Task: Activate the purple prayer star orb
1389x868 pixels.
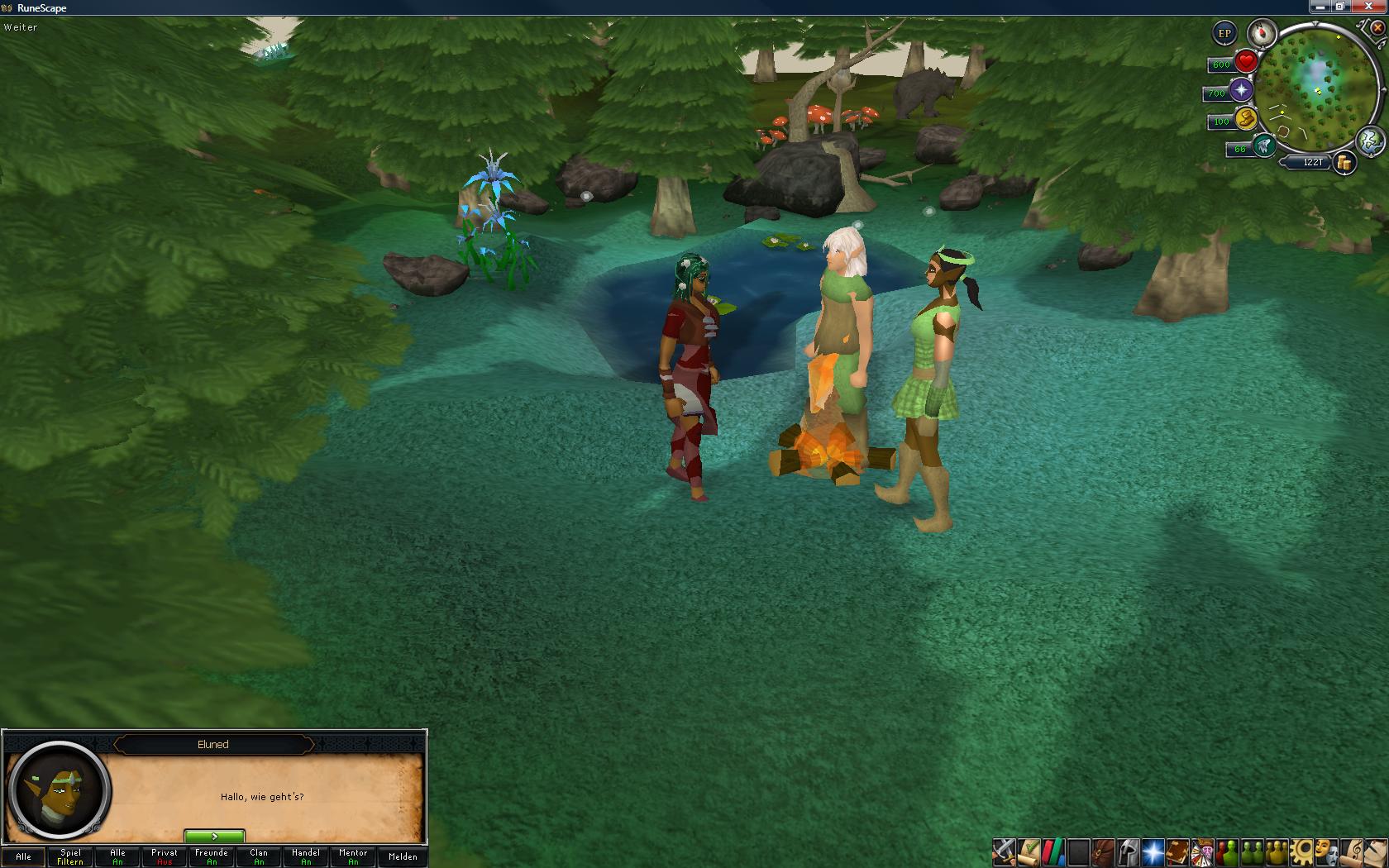Action: click(1241, 91)
